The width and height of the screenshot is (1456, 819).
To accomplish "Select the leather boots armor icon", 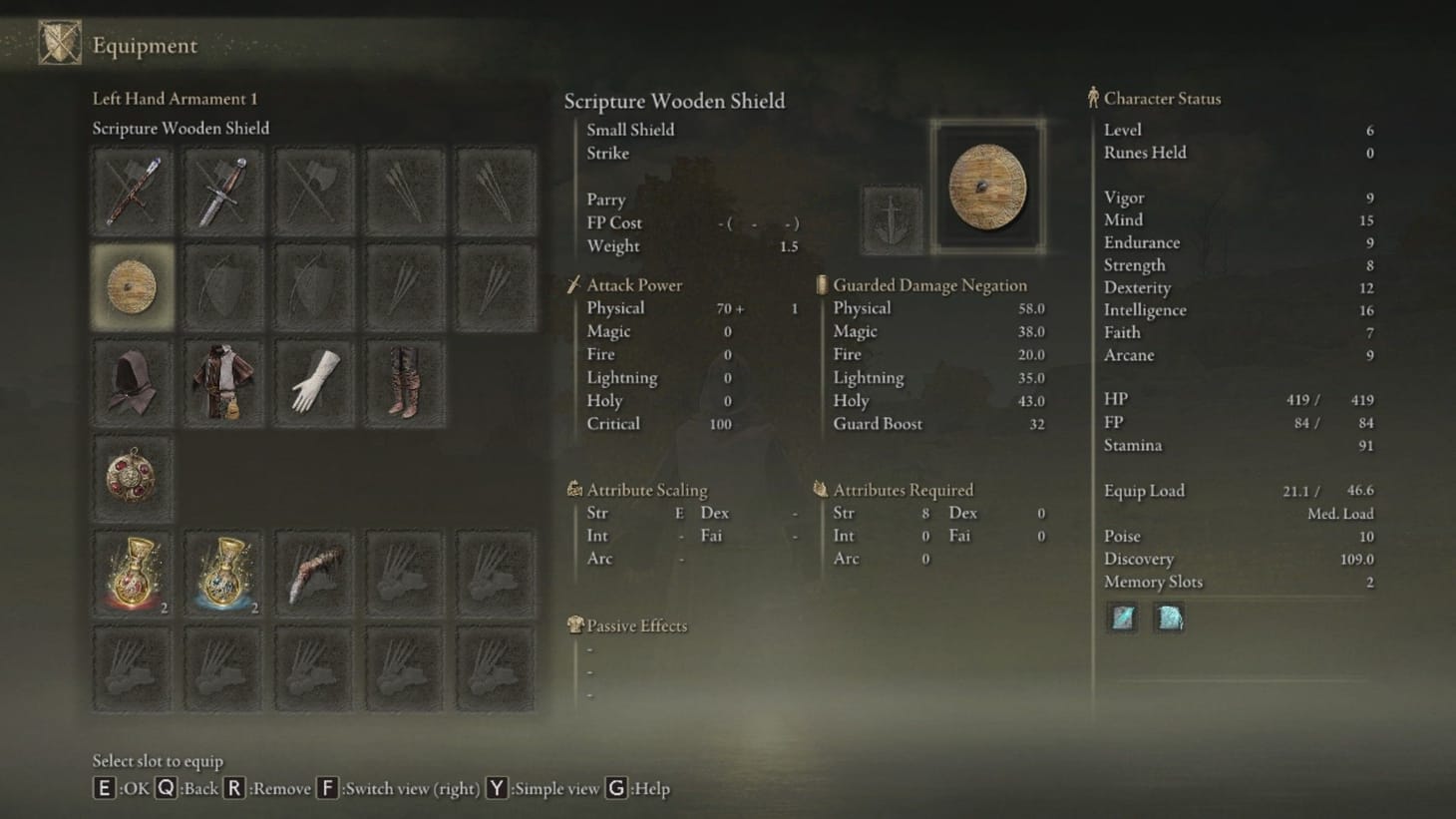I will (405, 381).
